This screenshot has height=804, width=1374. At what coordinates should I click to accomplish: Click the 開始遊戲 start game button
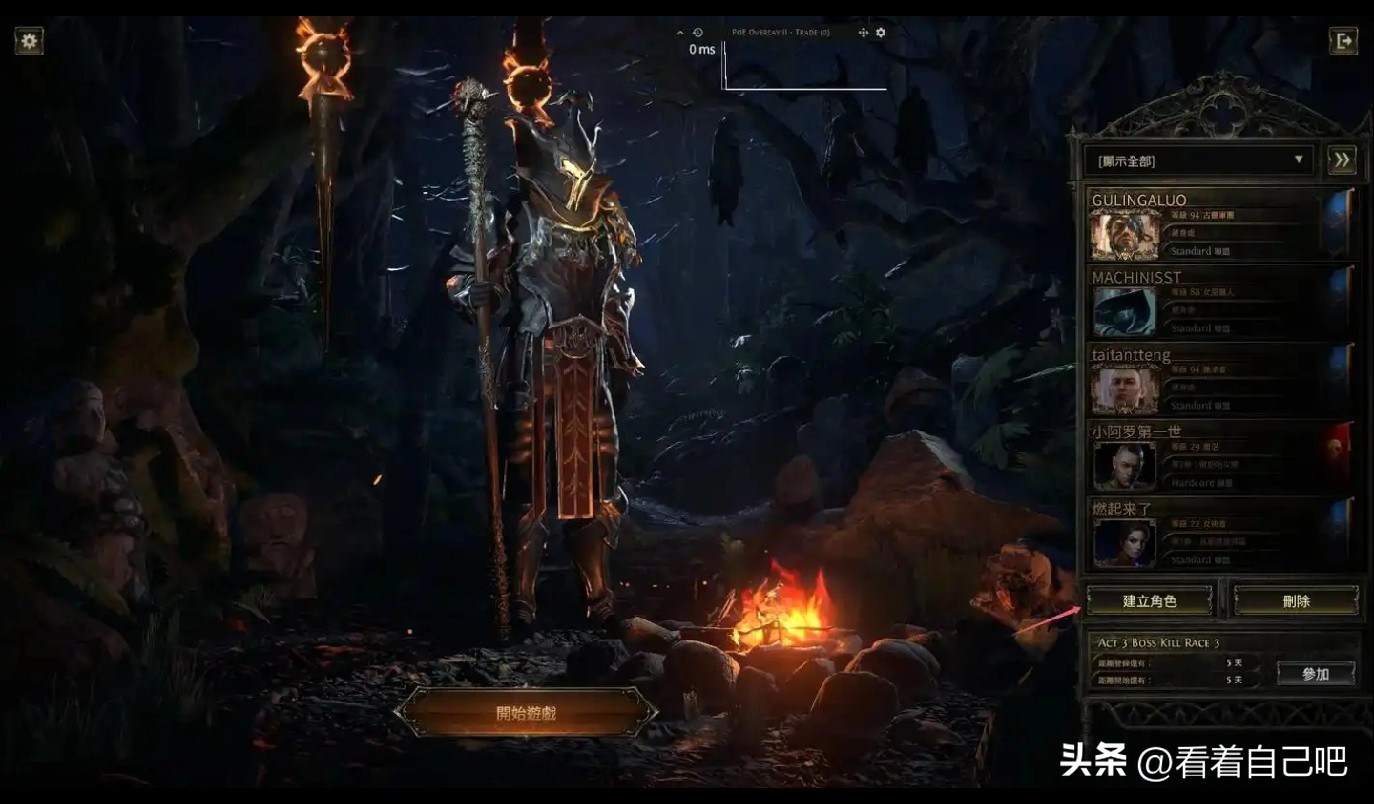pos(526,713)
